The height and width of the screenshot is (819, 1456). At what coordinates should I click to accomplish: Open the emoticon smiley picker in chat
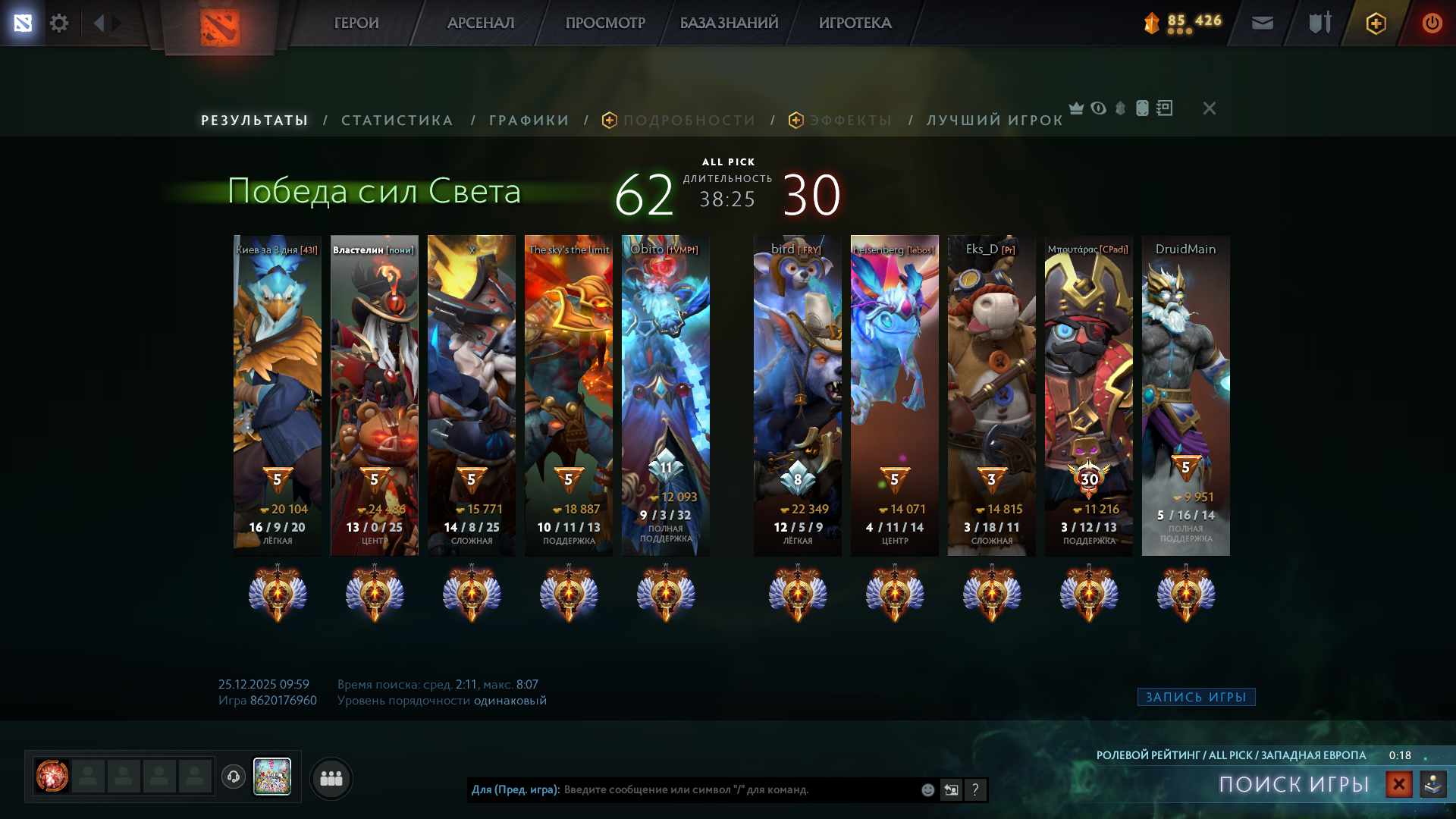[x=927, y=790]
